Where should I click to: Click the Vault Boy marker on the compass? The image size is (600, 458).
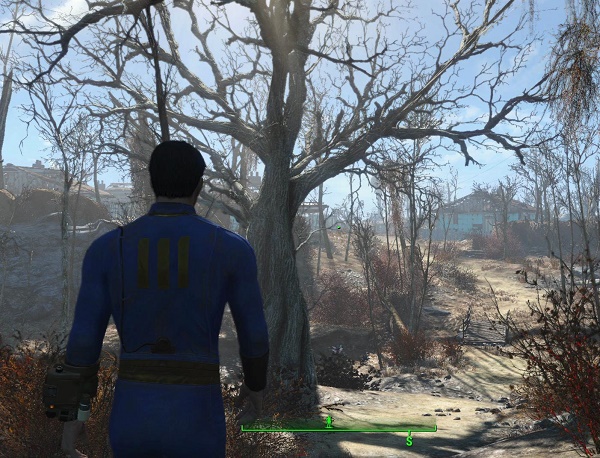point(329,421)
